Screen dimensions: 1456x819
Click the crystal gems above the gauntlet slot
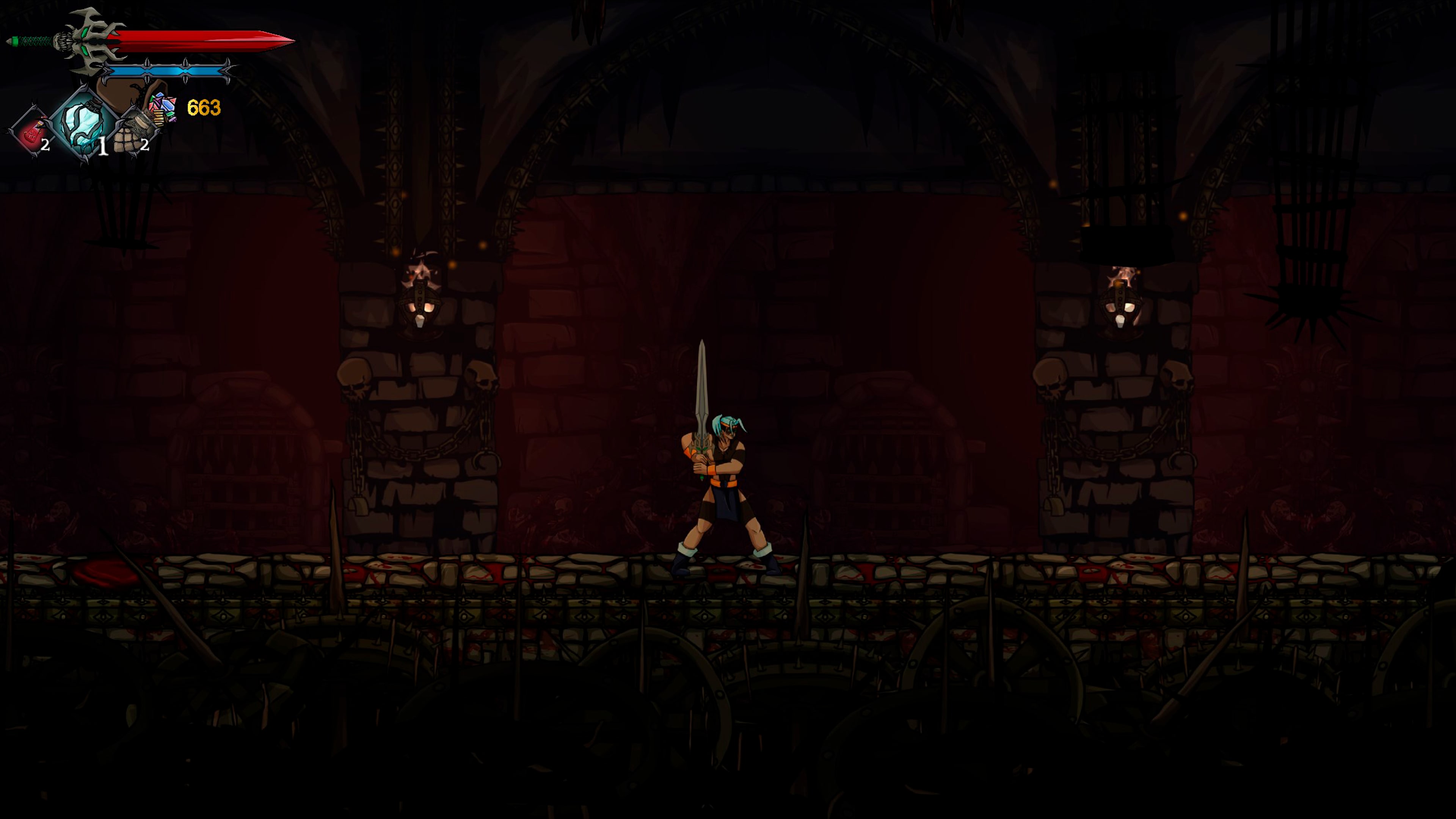coord(163,105)
